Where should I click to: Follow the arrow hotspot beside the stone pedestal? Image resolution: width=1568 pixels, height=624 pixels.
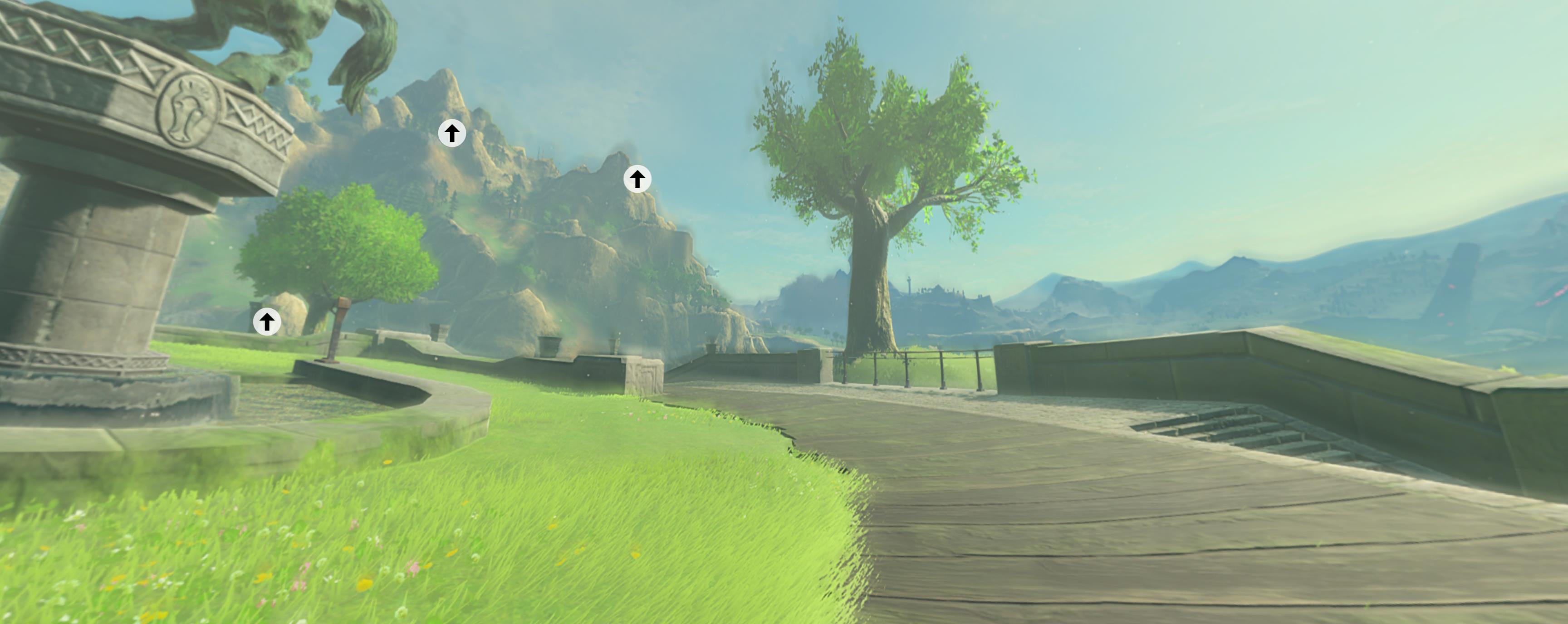pyautogui.click(x=267, y=322)
